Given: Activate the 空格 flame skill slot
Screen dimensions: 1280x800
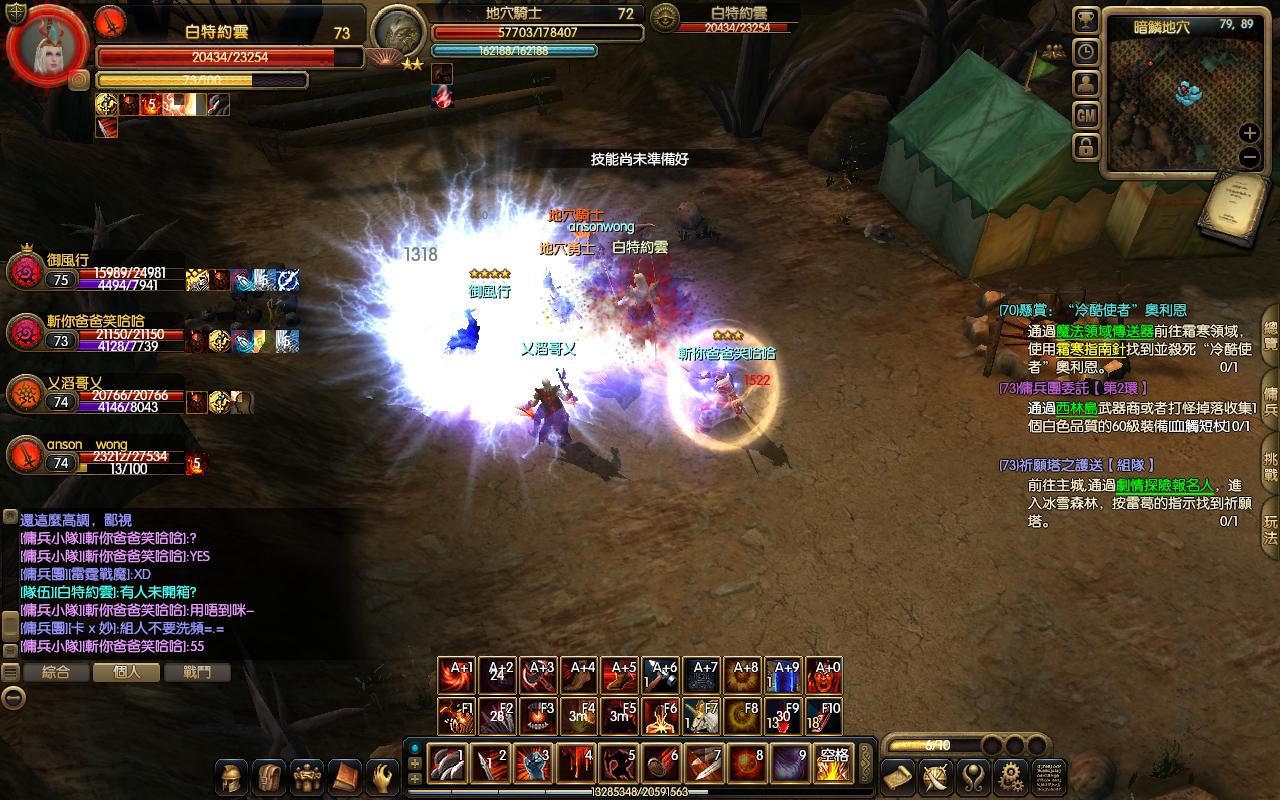Looking at the screenshot, I should click(x=833, y=764).
